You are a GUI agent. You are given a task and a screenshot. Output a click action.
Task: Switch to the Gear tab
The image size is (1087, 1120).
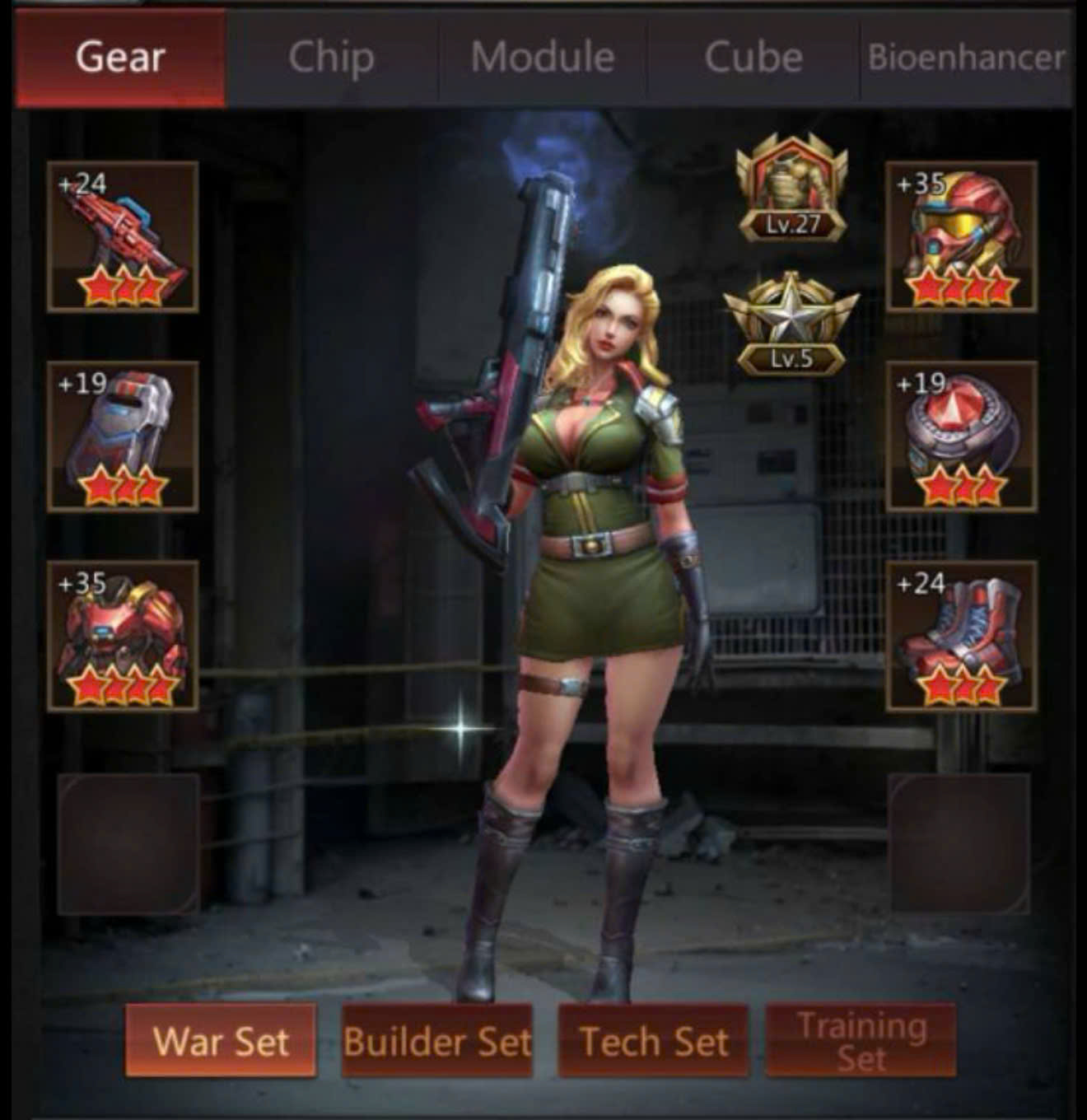[x=120, y=58]
